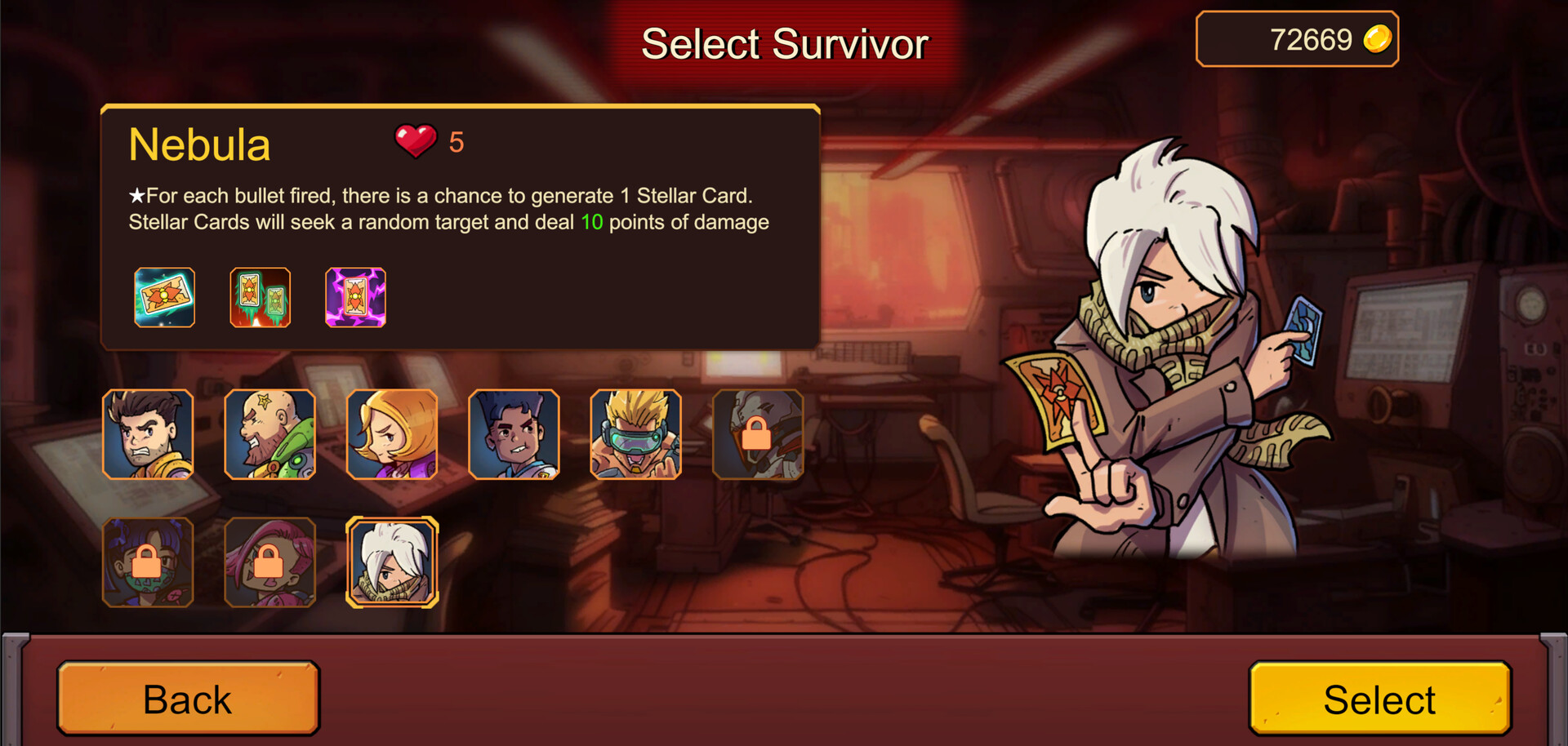This screenshot has width=1568, height=746.
Task: Select the goggled spiky-haired survivor portrait
Action: [x=635, y=436]
